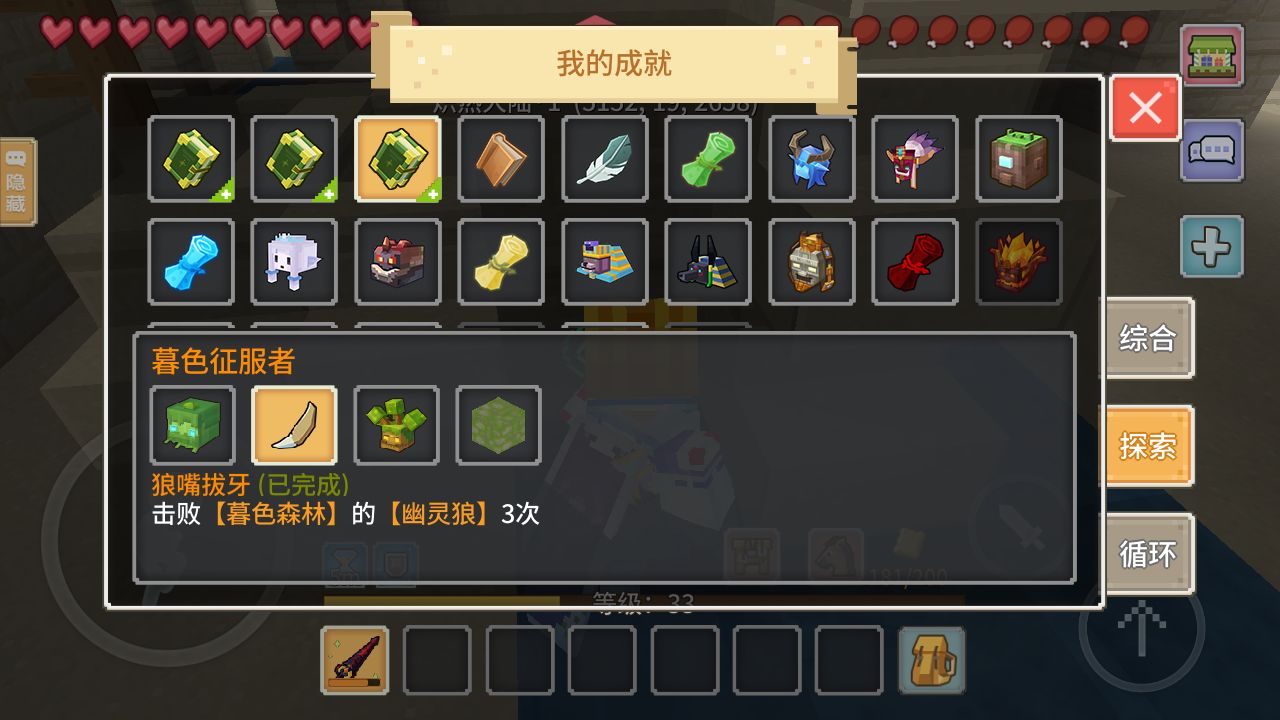1280x720 pixels.
Task: Click the plus sign button
Action: pos(1211,246)
